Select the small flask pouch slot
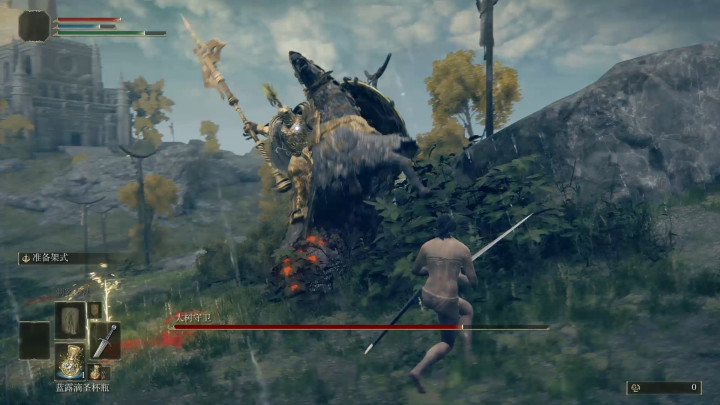This screenshot has width=720, height=405. click(x=95, y=372)
